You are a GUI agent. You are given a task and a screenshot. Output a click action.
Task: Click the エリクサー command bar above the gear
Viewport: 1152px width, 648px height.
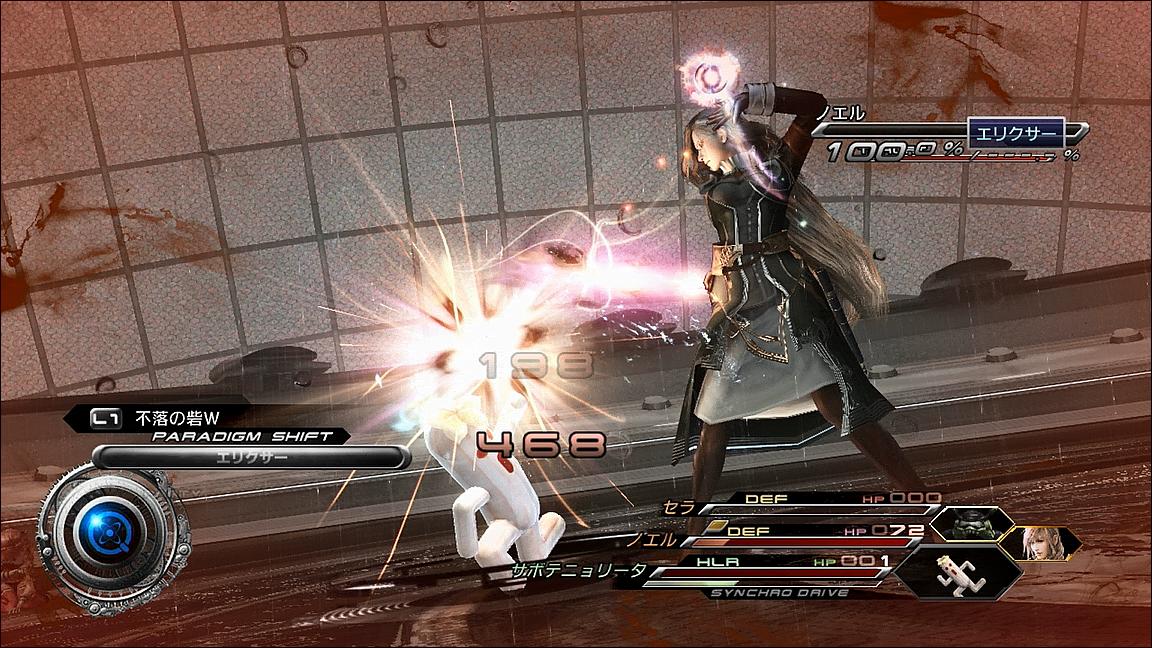tap(250, 457)
